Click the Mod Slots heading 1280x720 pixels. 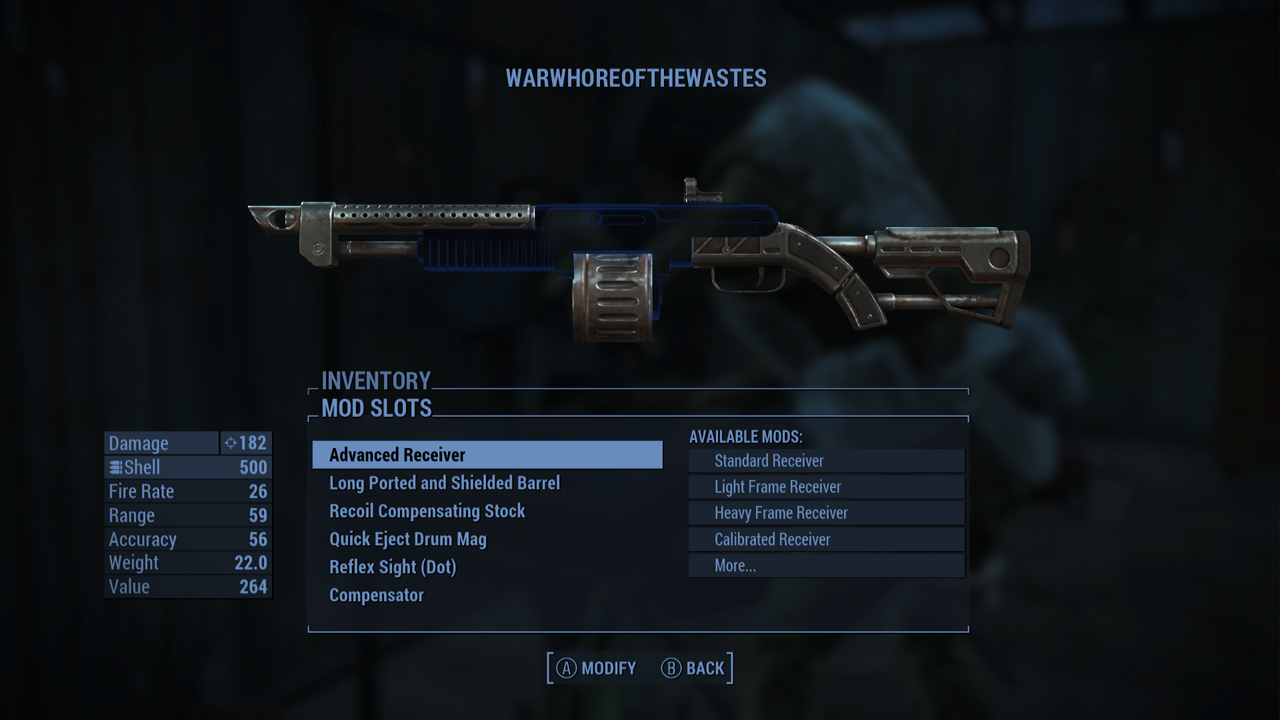[x=377, y=408]
